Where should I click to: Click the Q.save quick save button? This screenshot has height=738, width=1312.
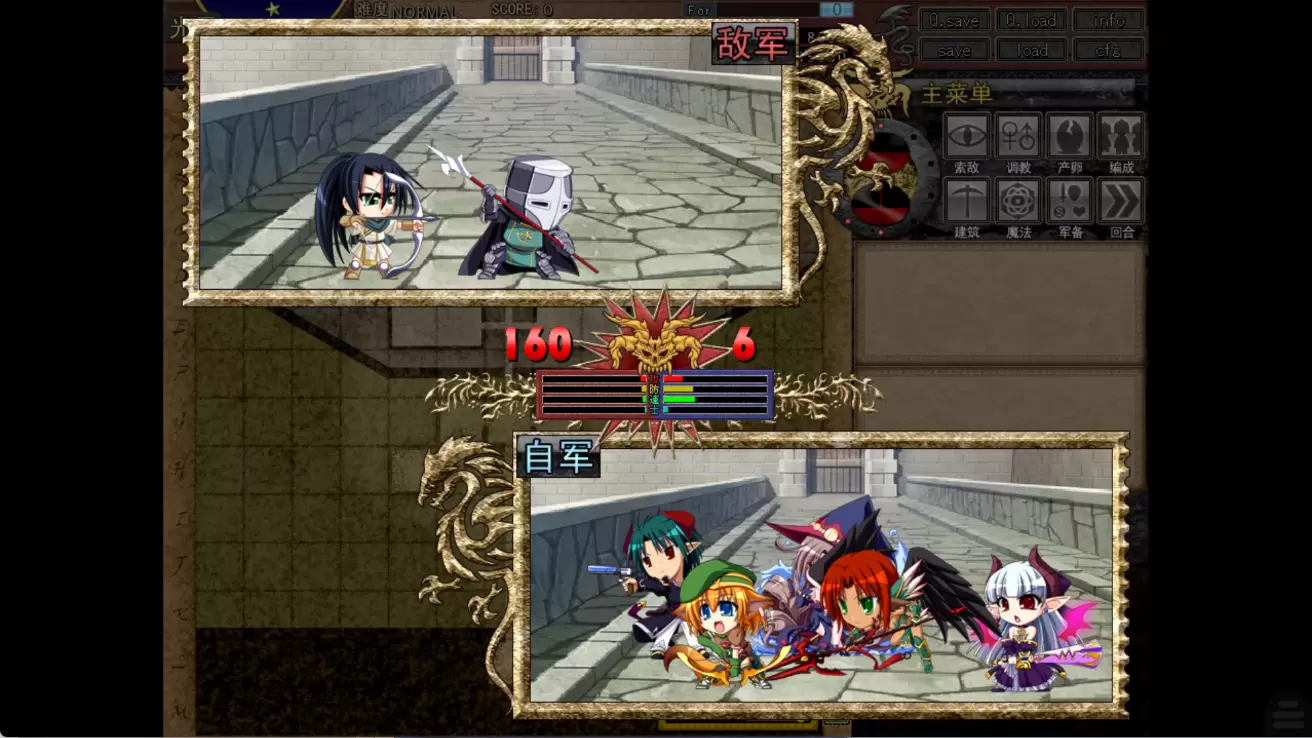tap(954, 20)
